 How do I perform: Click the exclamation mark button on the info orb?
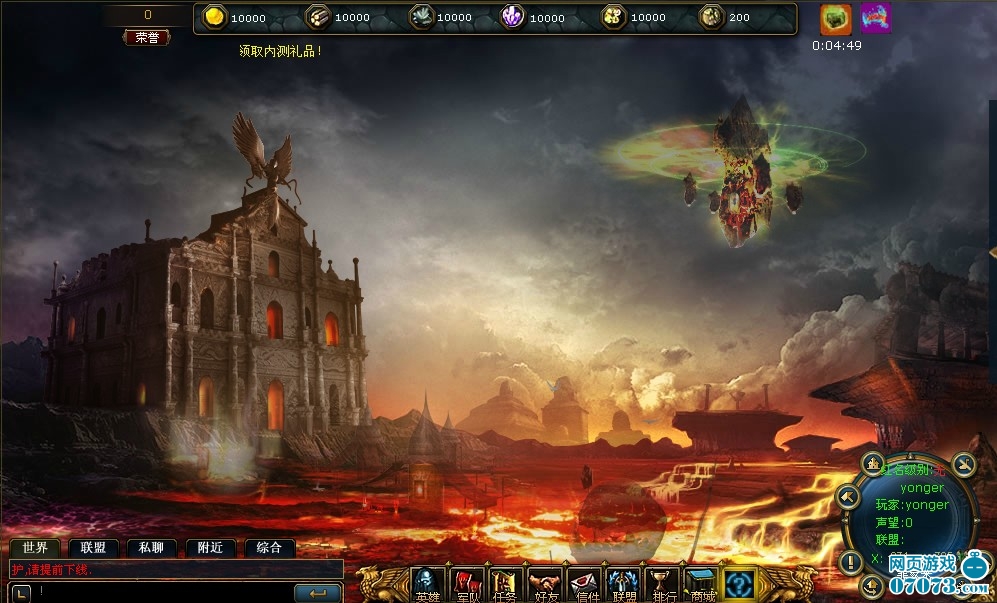pos(851,561)
